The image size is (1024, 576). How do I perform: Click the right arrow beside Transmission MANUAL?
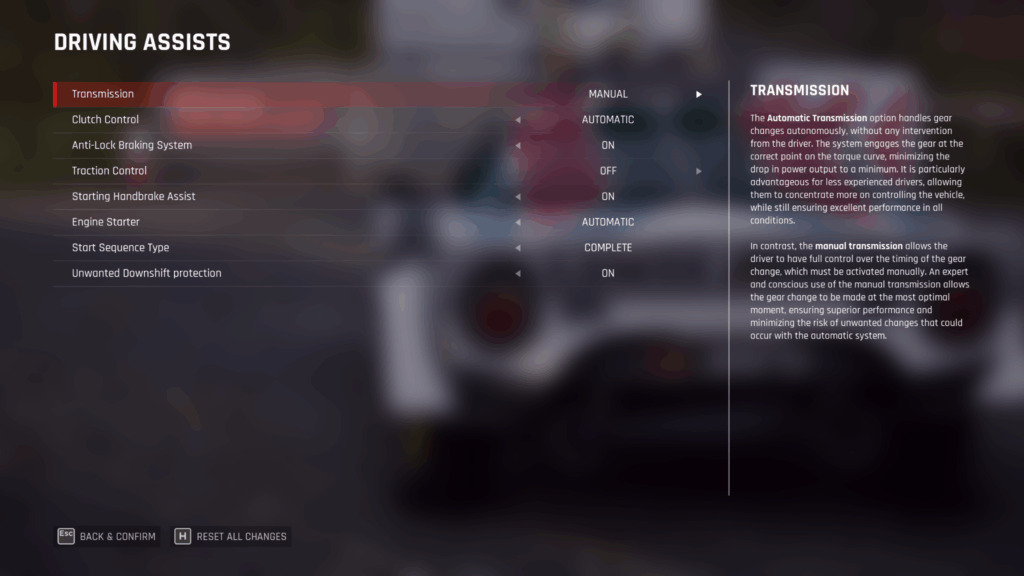point(699,94)
